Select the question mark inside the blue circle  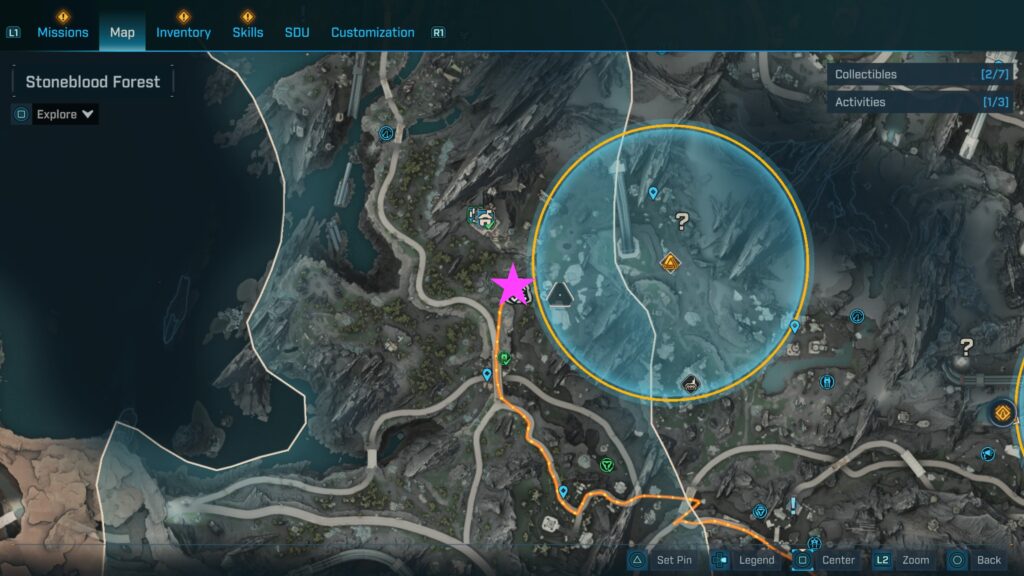682,221
